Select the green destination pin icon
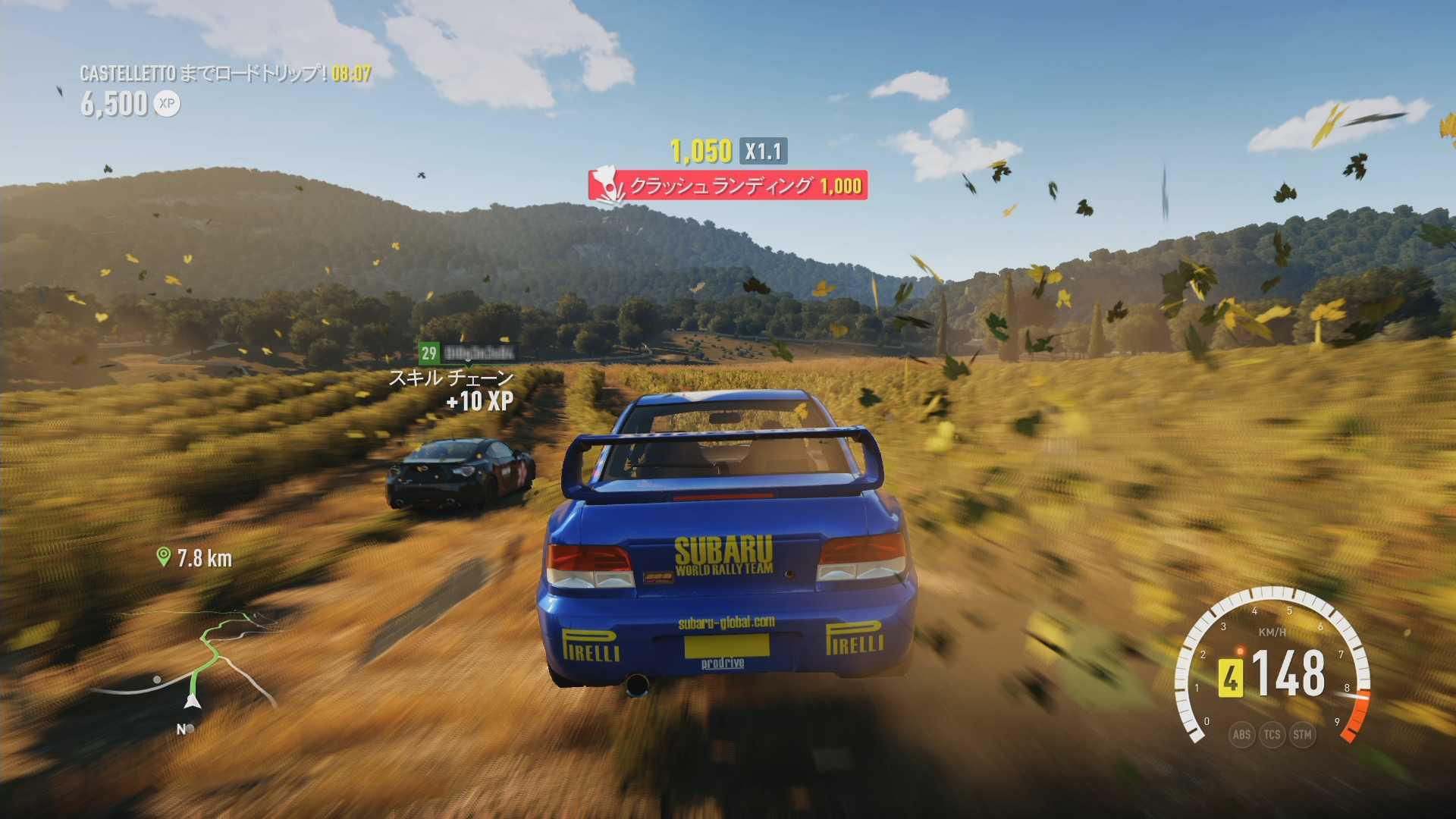Viewport: 1456px width, 819px height. coord(162,557)
